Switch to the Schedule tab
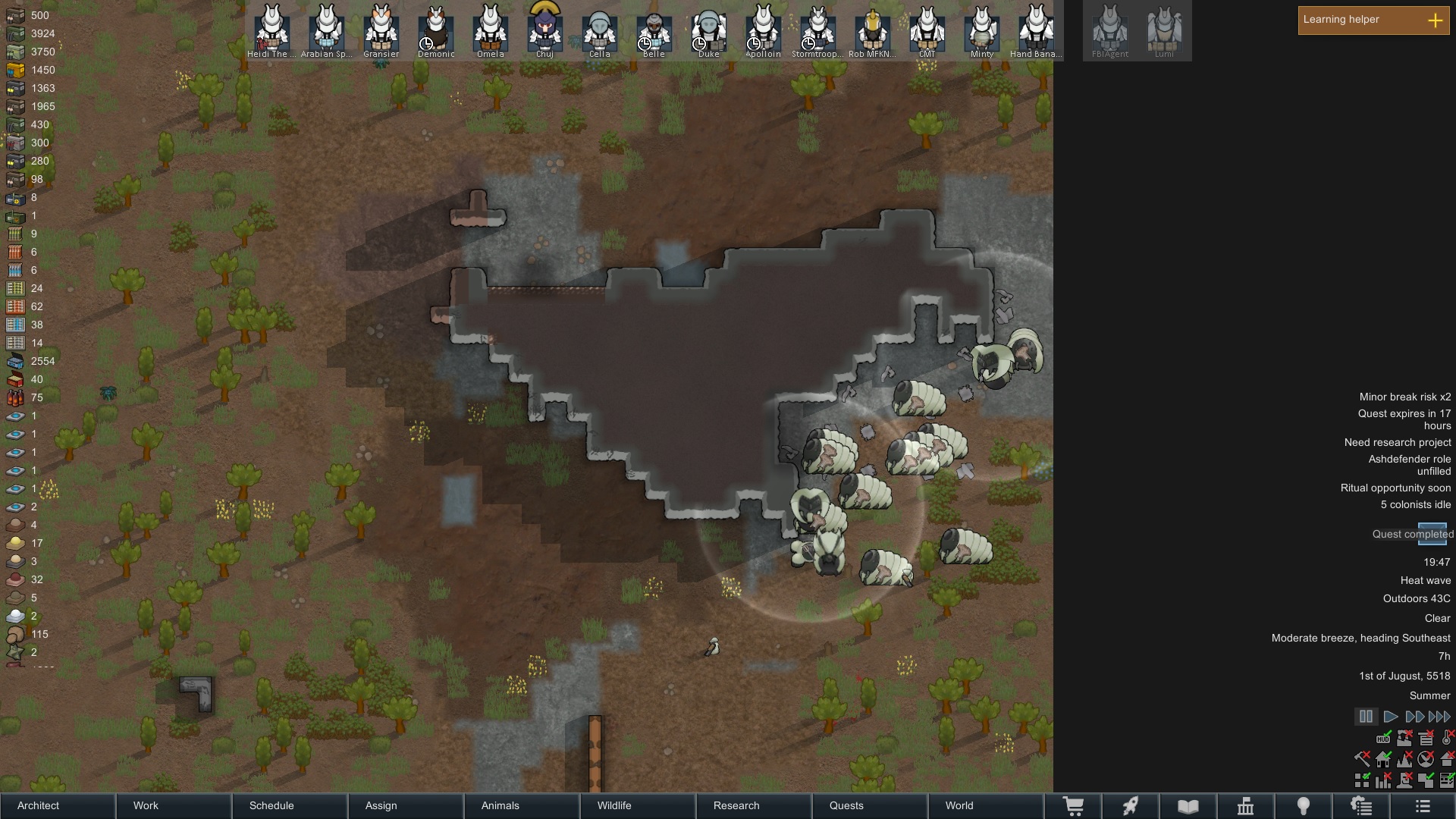1456x819 pixels. point(290,805)
